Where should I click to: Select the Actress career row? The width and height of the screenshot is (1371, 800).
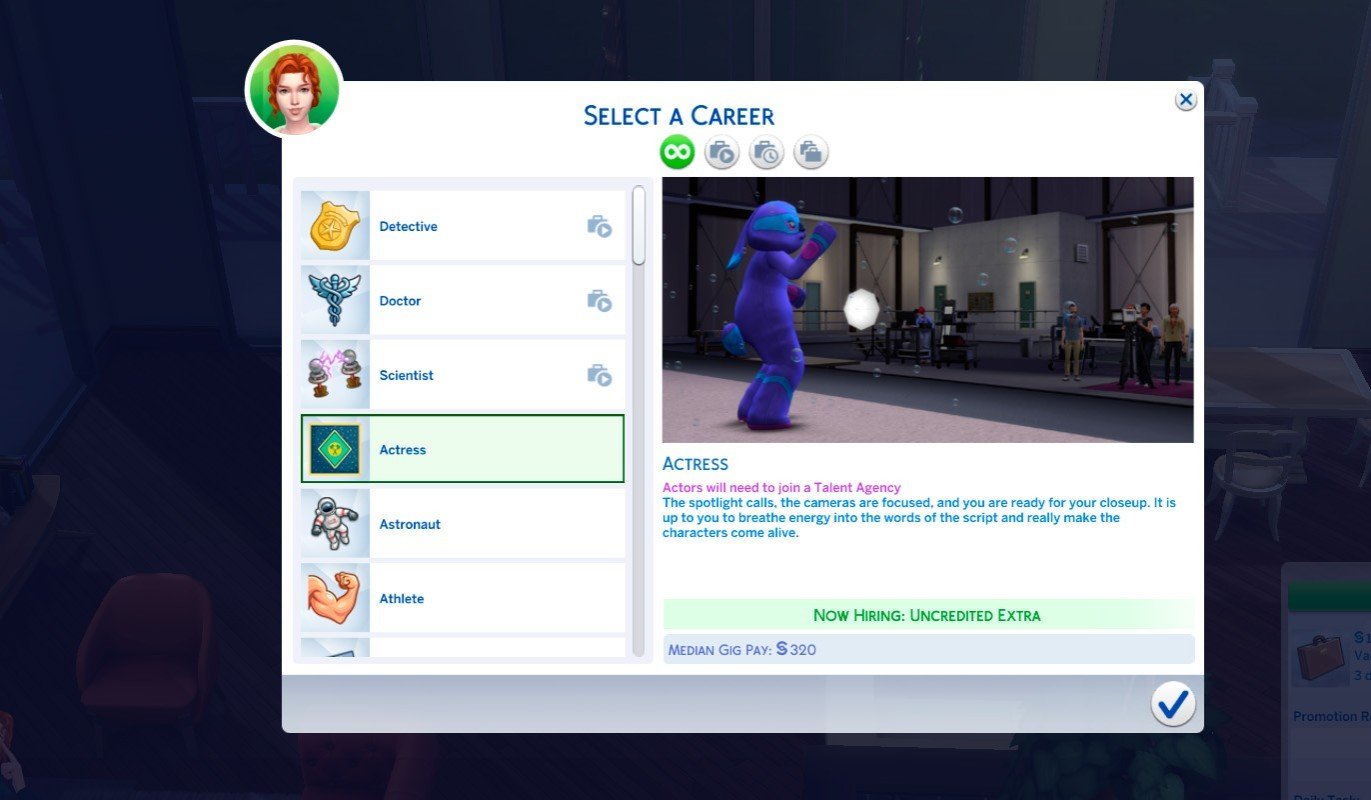pyautogui.click(x=462, y=450)
